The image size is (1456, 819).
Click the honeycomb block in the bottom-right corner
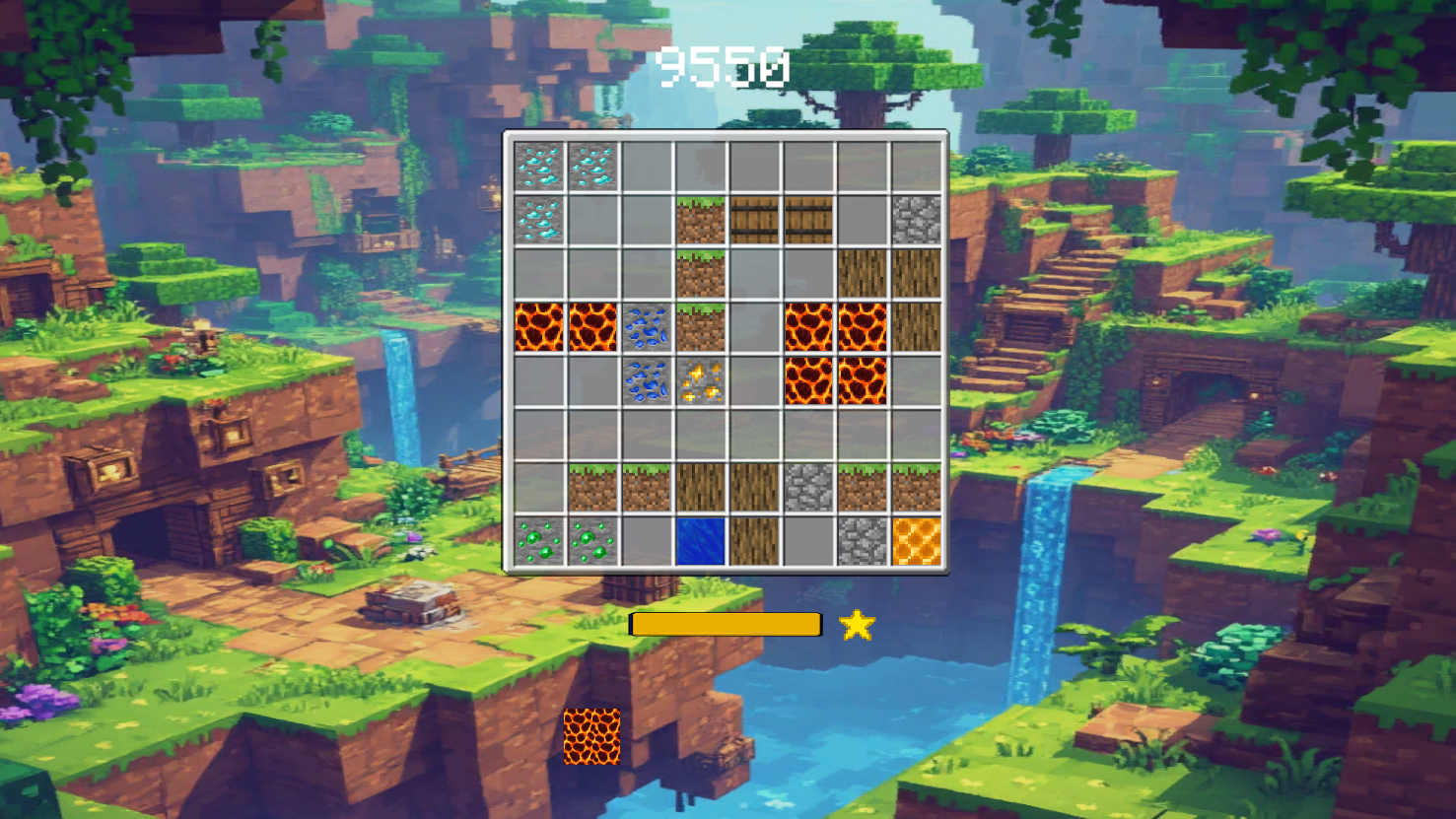915,544
